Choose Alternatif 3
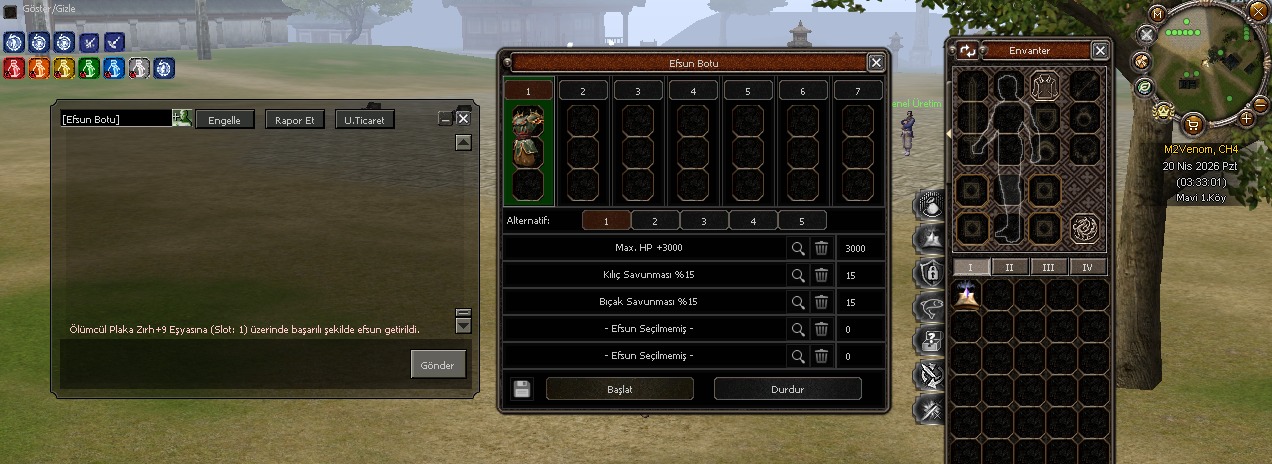Viewport: 1272px width, 464px height. (x=704, y=221)
